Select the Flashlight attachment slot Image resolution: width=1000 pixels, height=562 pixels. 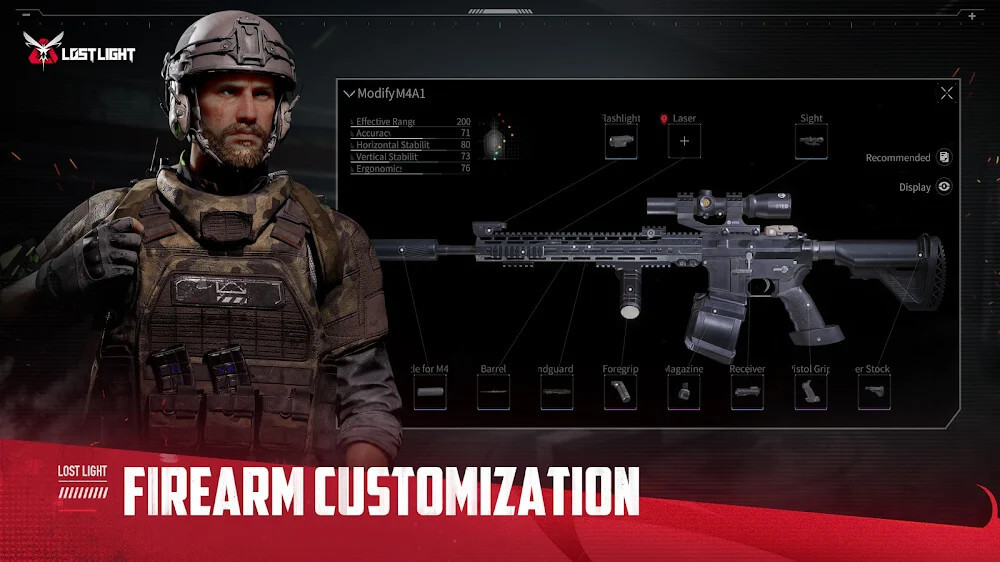[x=621, y=142]
